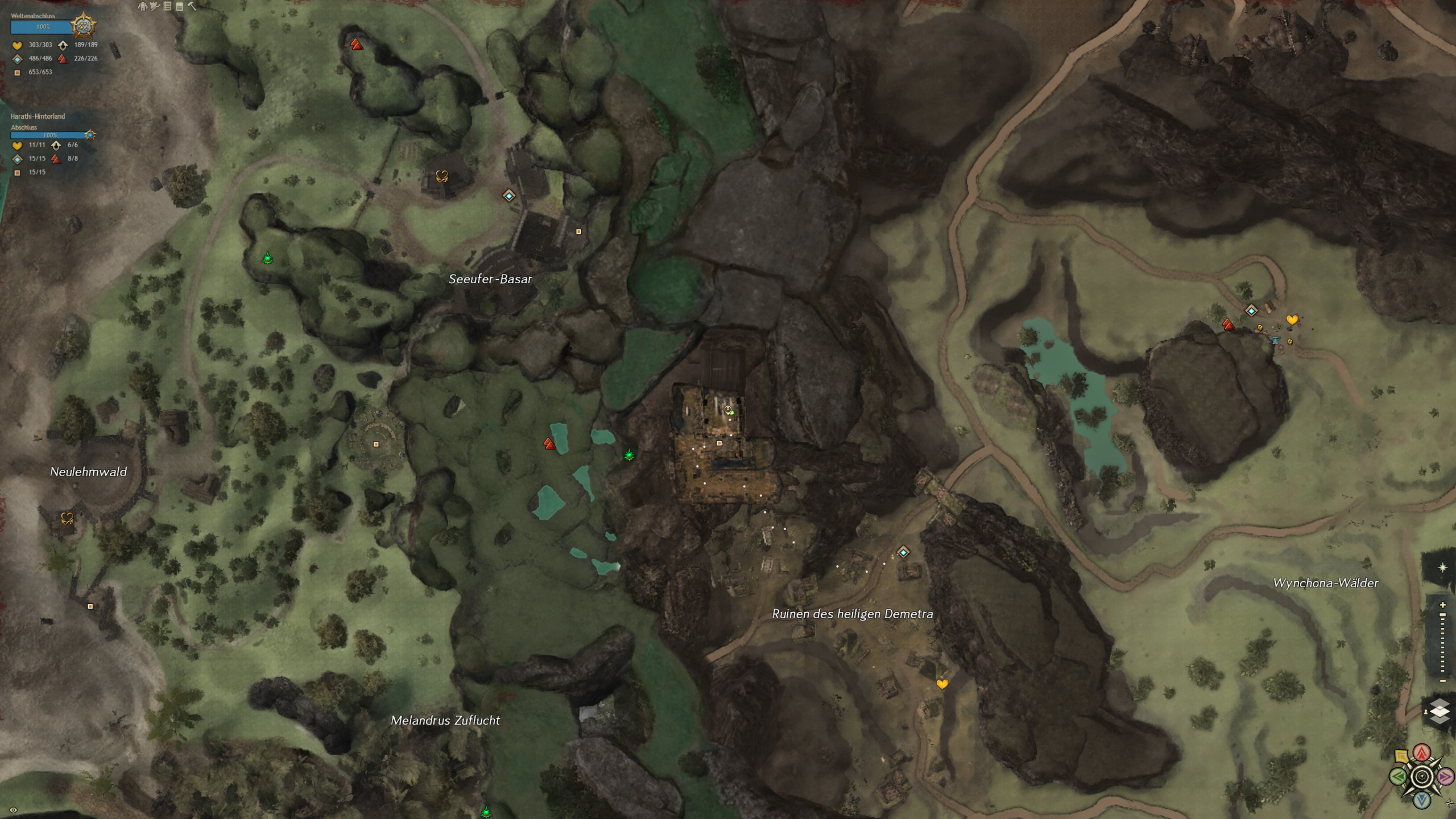Zoom out with the minus button
Image resolution: width=1456 pixels, height=819 pixels.
coord(1442,681)
